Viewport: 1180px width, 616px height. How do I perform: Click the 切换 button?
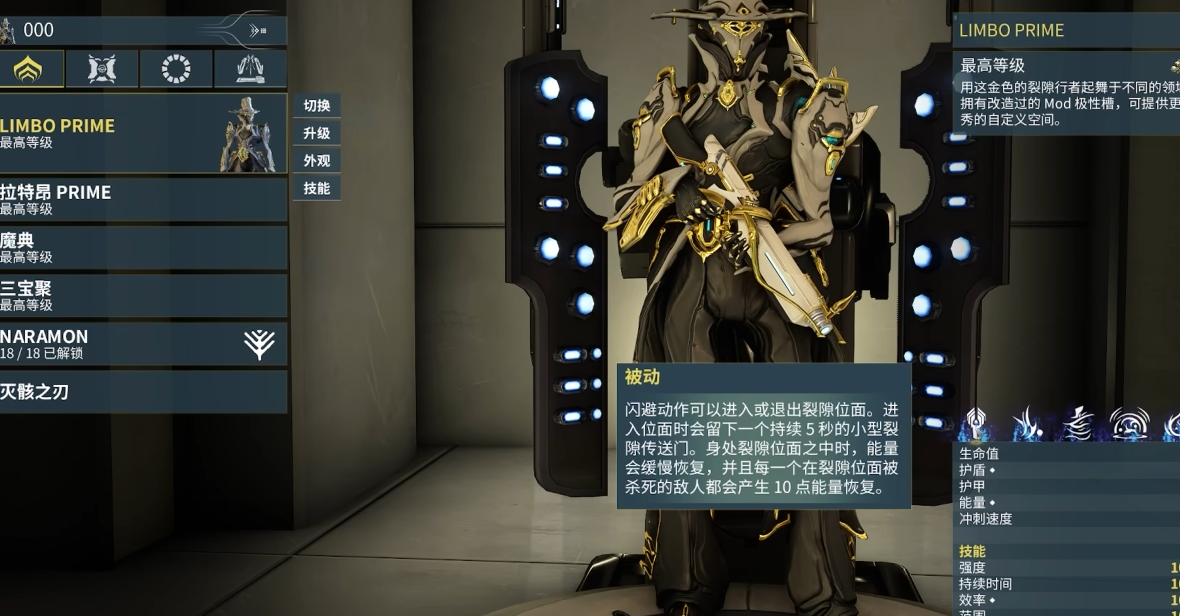click(x=316, y=106)
